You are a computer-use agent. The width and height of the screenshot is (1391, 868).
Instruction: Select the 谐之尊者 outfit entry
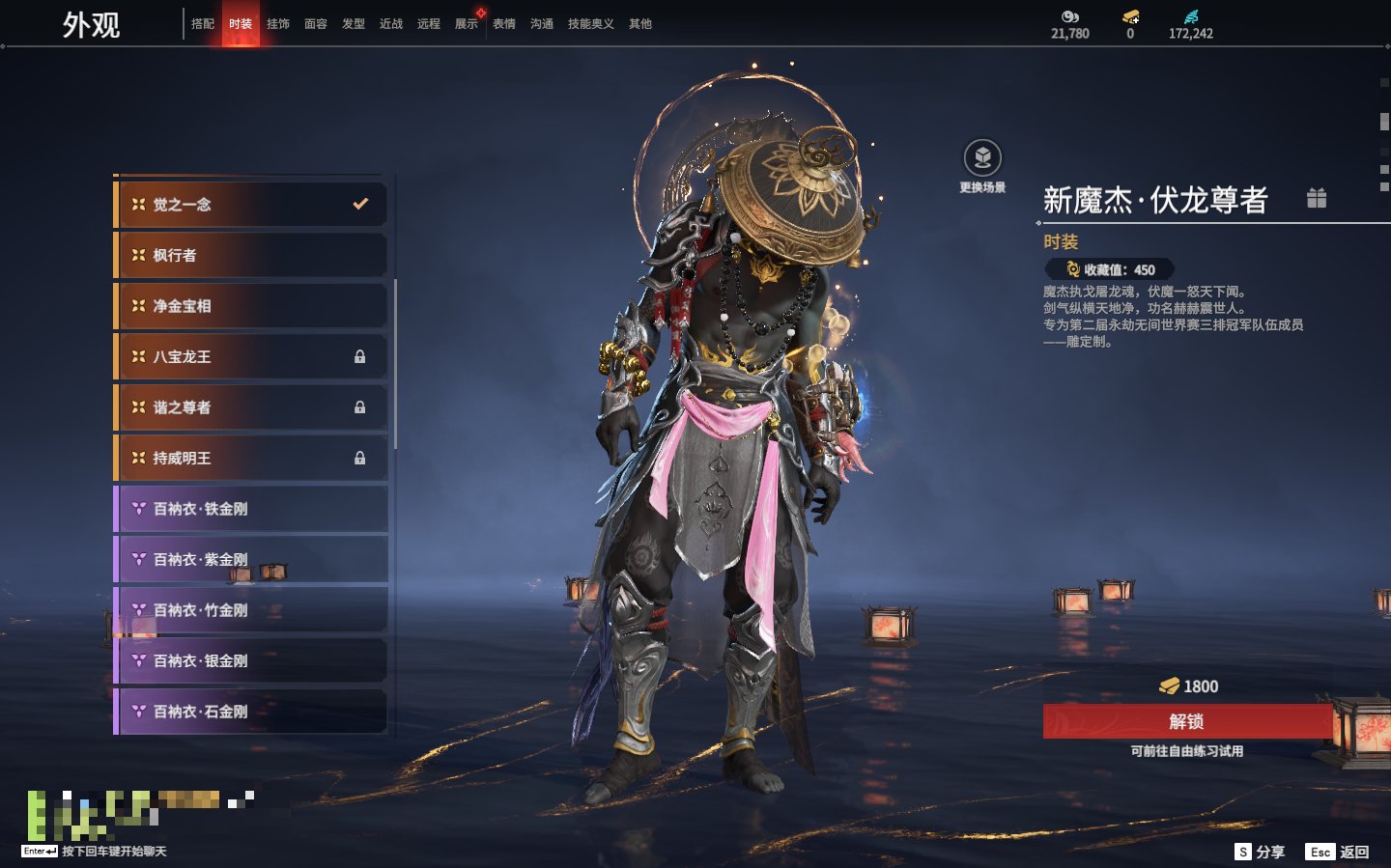(251, 407)
